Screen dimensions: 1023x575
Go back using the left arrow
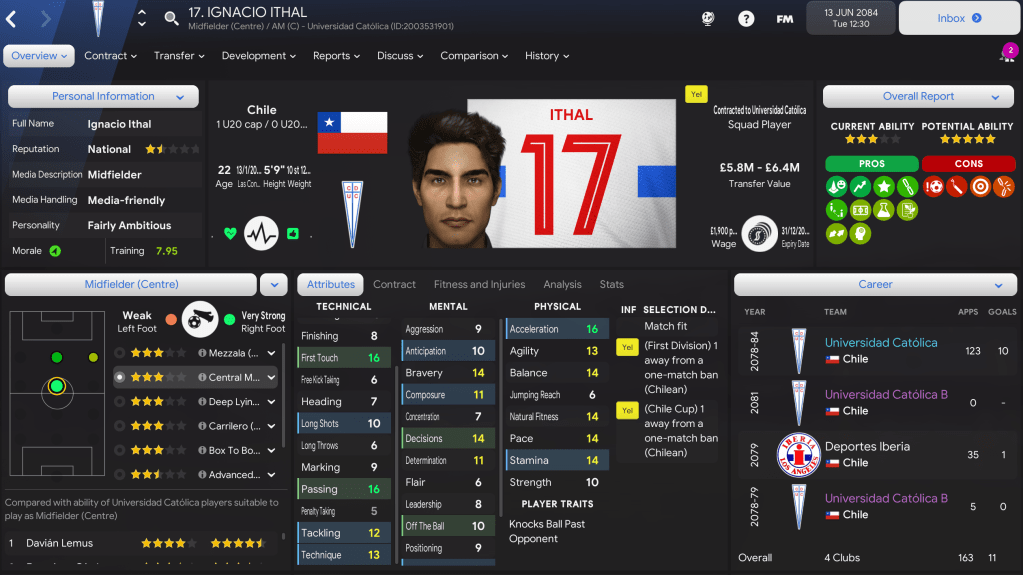(12, 18)
